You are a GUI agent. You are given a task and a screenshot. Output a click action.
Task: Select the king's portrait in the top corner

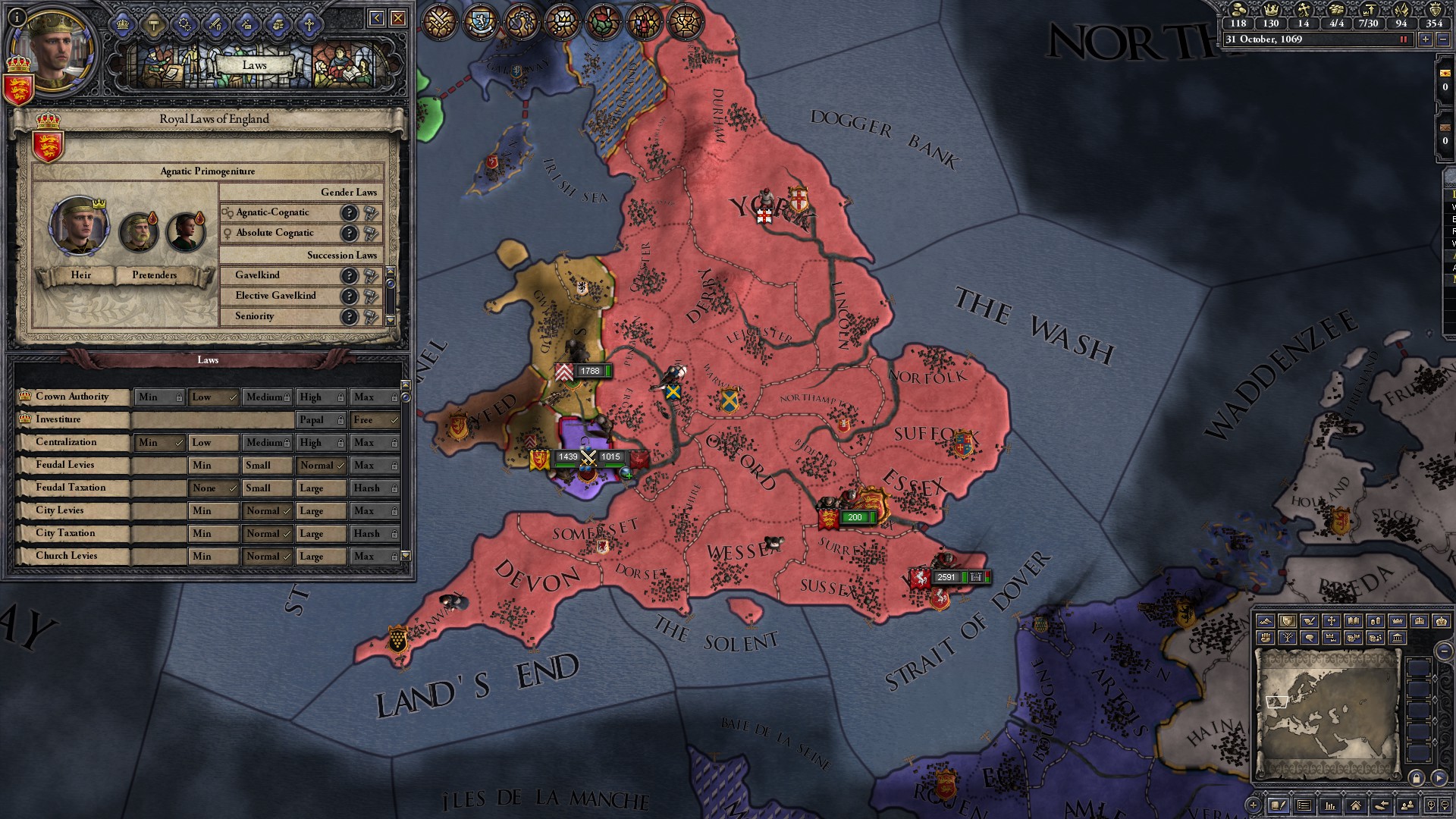52,45
